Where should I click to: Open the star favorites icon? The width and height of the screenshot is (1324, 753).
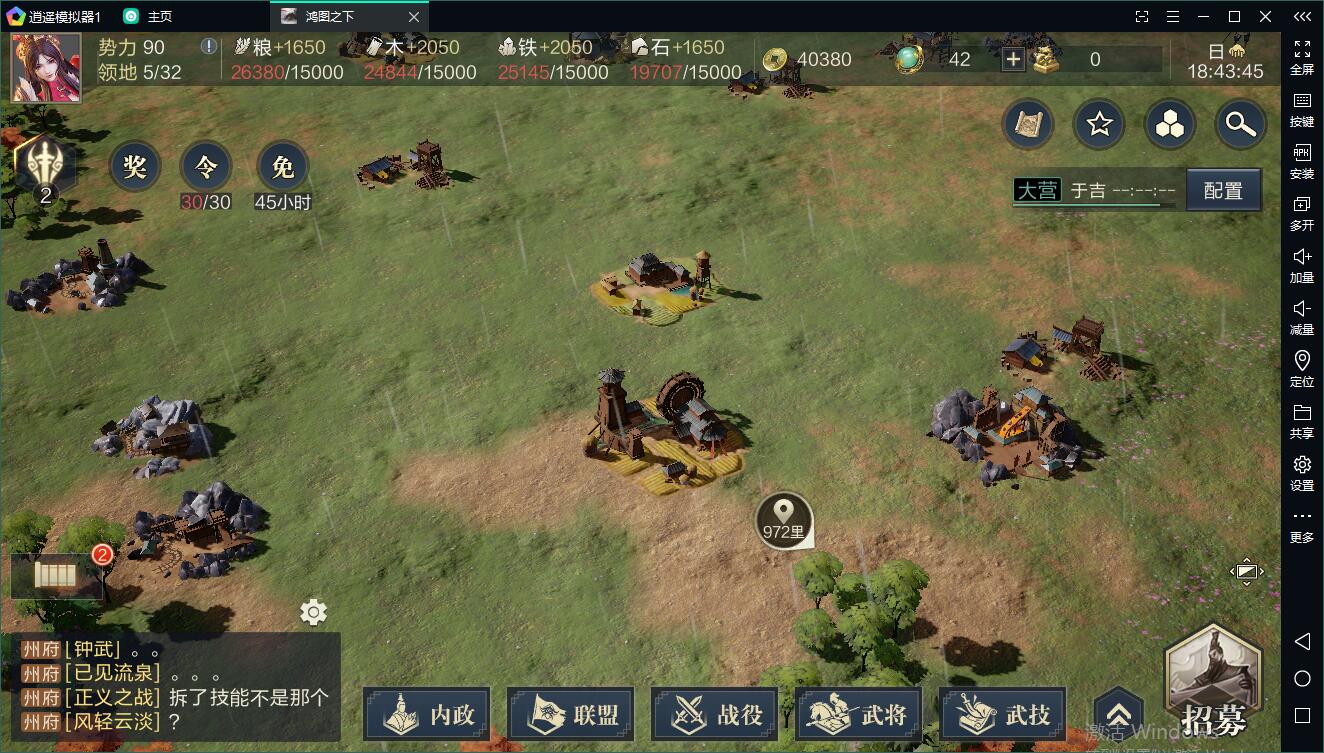point(1099,124)
